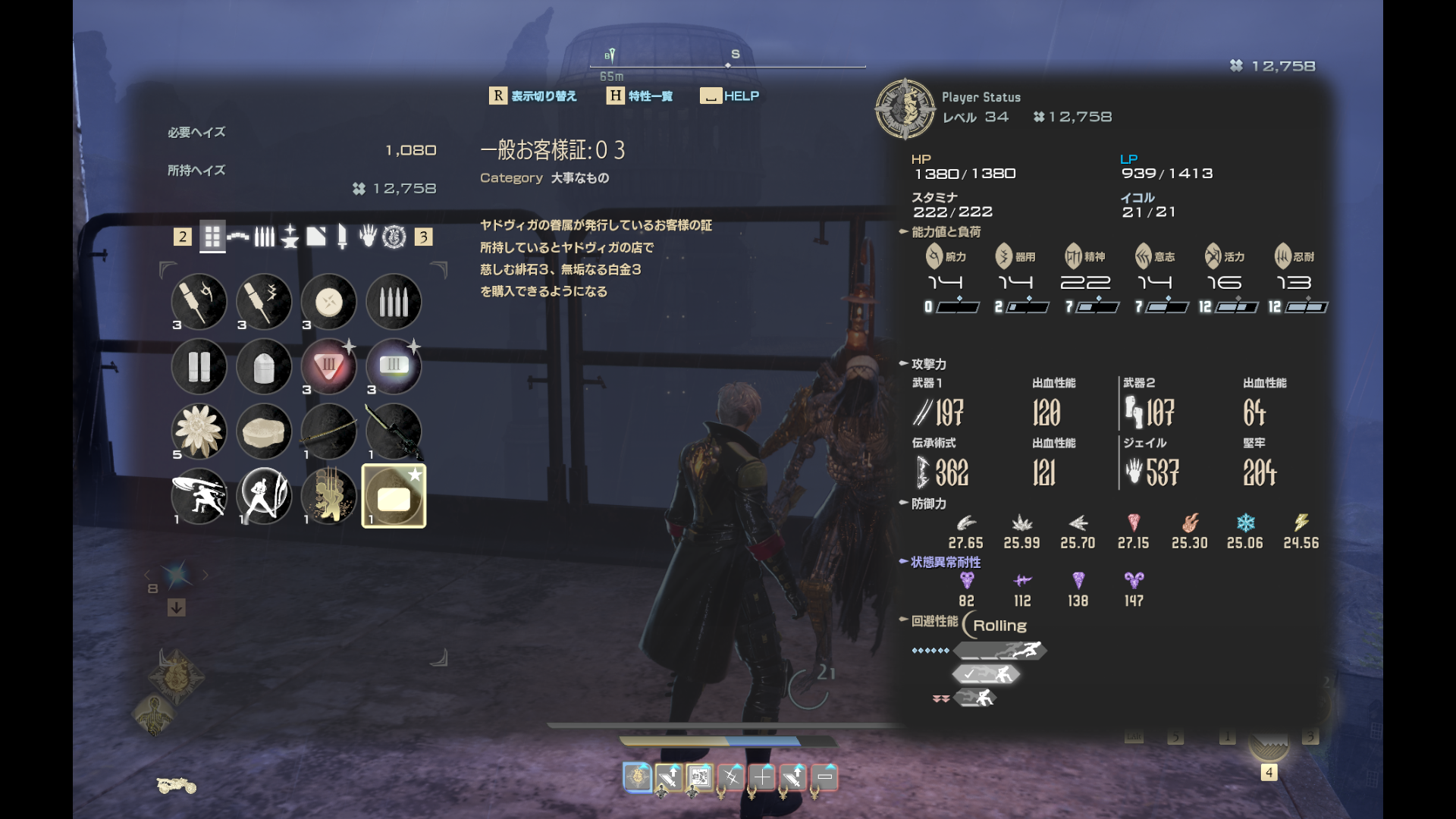This screenshot has height=819, width=1456.
Task: Switch to the dagger weapons tab
Action: [x=342, y=237]
